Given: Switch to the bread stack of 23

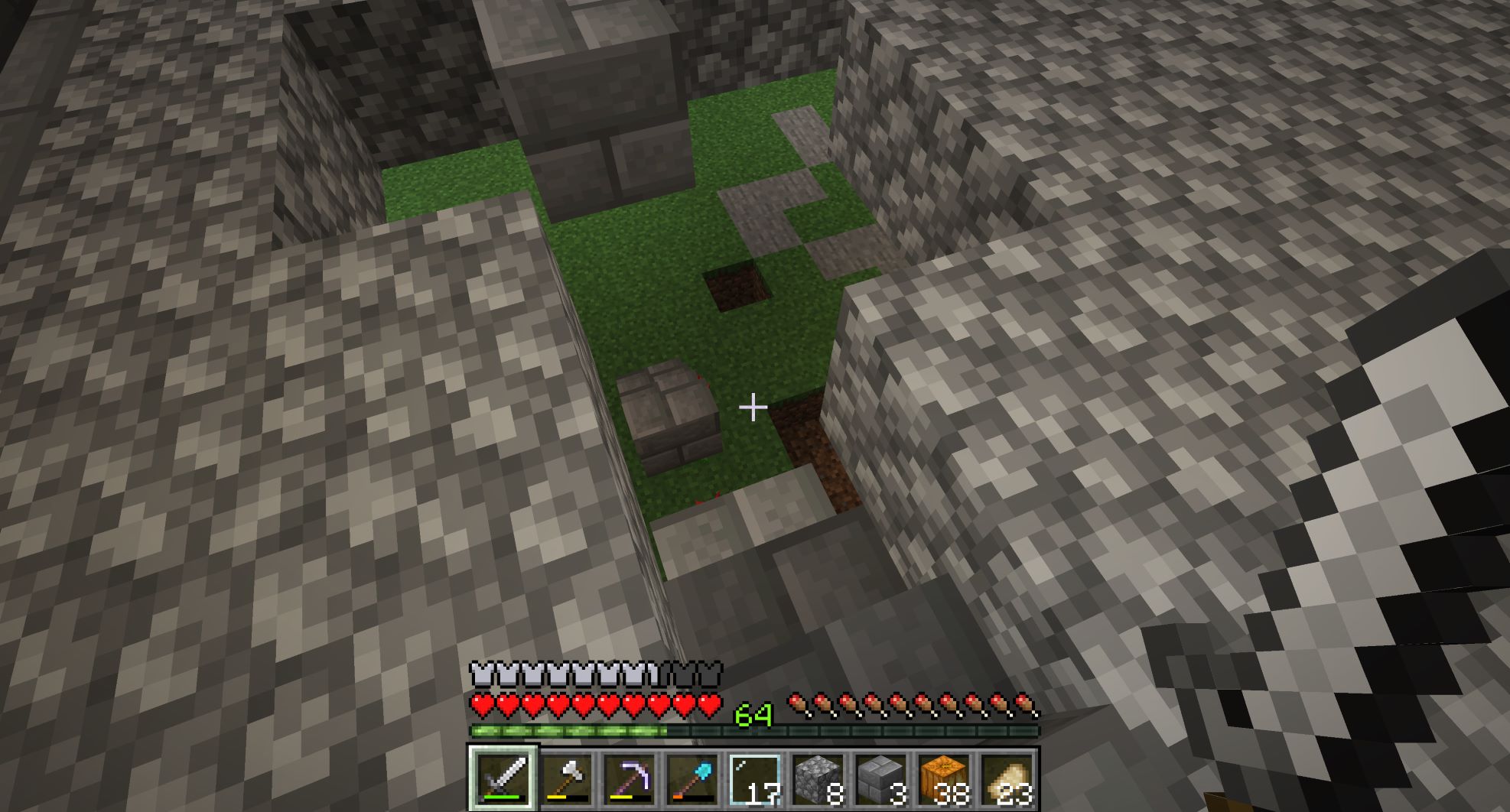Looking at the screenshot, I should click(x=1006, y=778).
